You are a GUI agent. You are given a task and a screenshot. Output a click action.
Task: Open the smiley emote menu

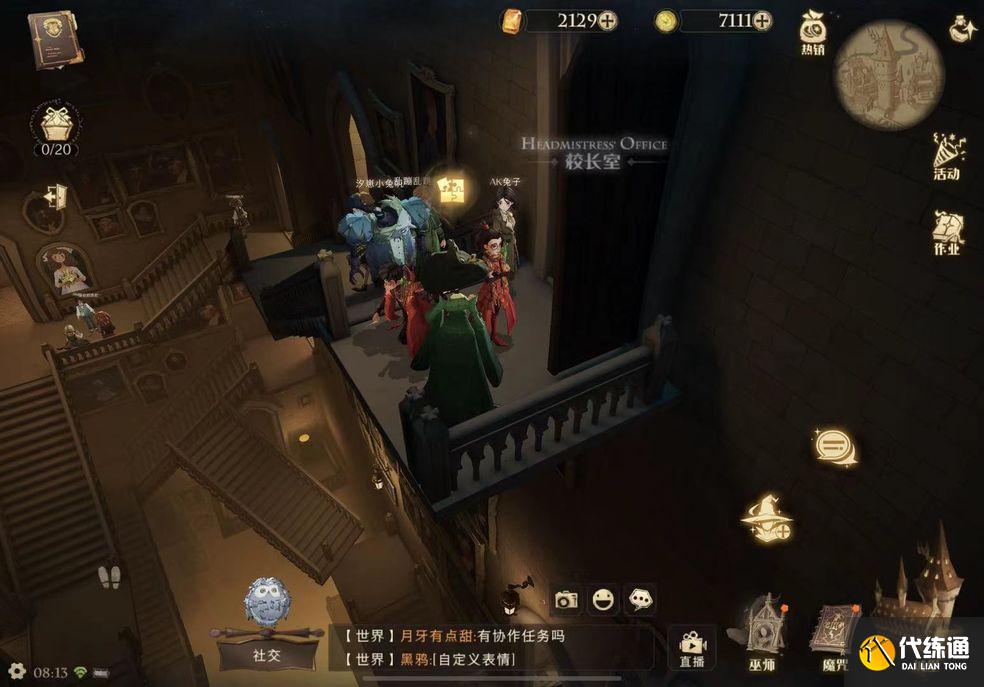point(602,599)
